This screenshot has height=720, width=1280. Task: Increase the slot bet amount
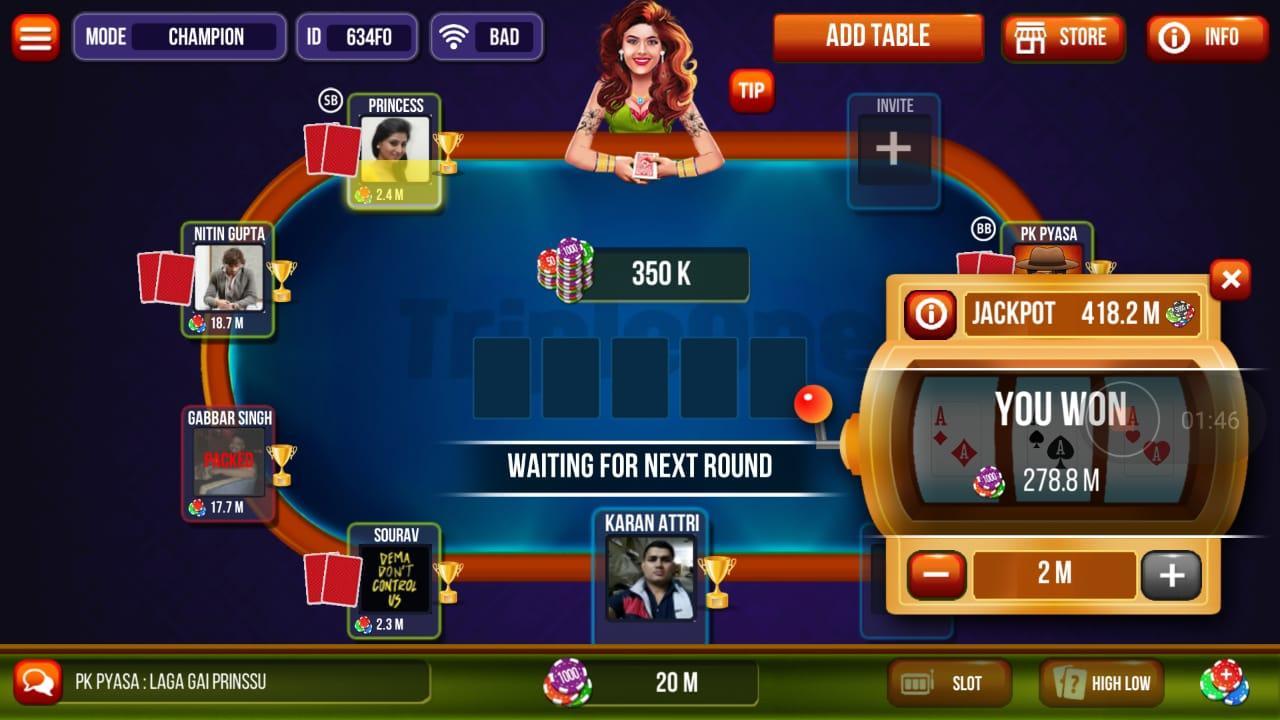pyautogui.click(x=1171, y=574)
